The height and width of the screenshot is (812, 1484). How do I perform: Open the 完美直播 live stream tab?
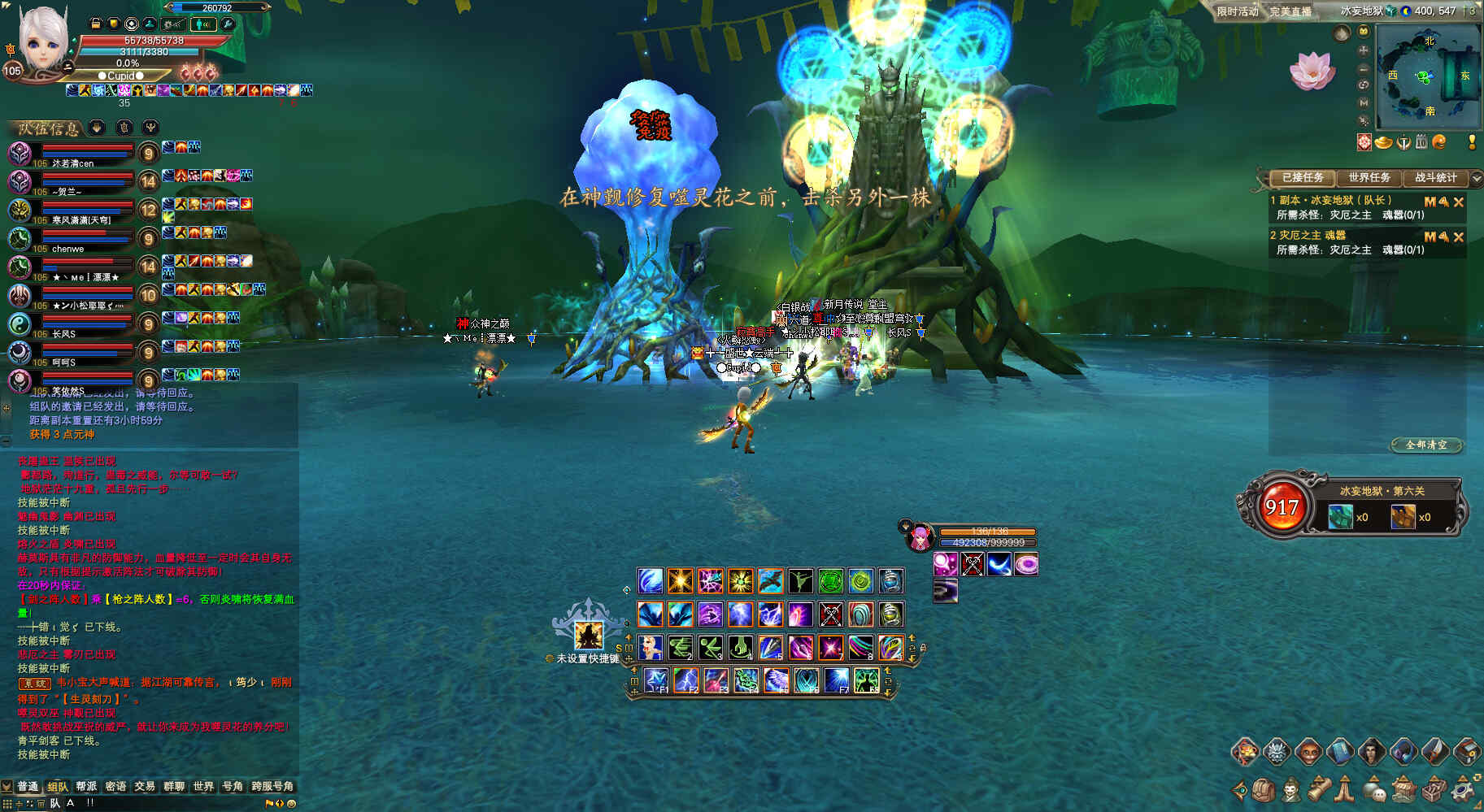(1290, 11)
